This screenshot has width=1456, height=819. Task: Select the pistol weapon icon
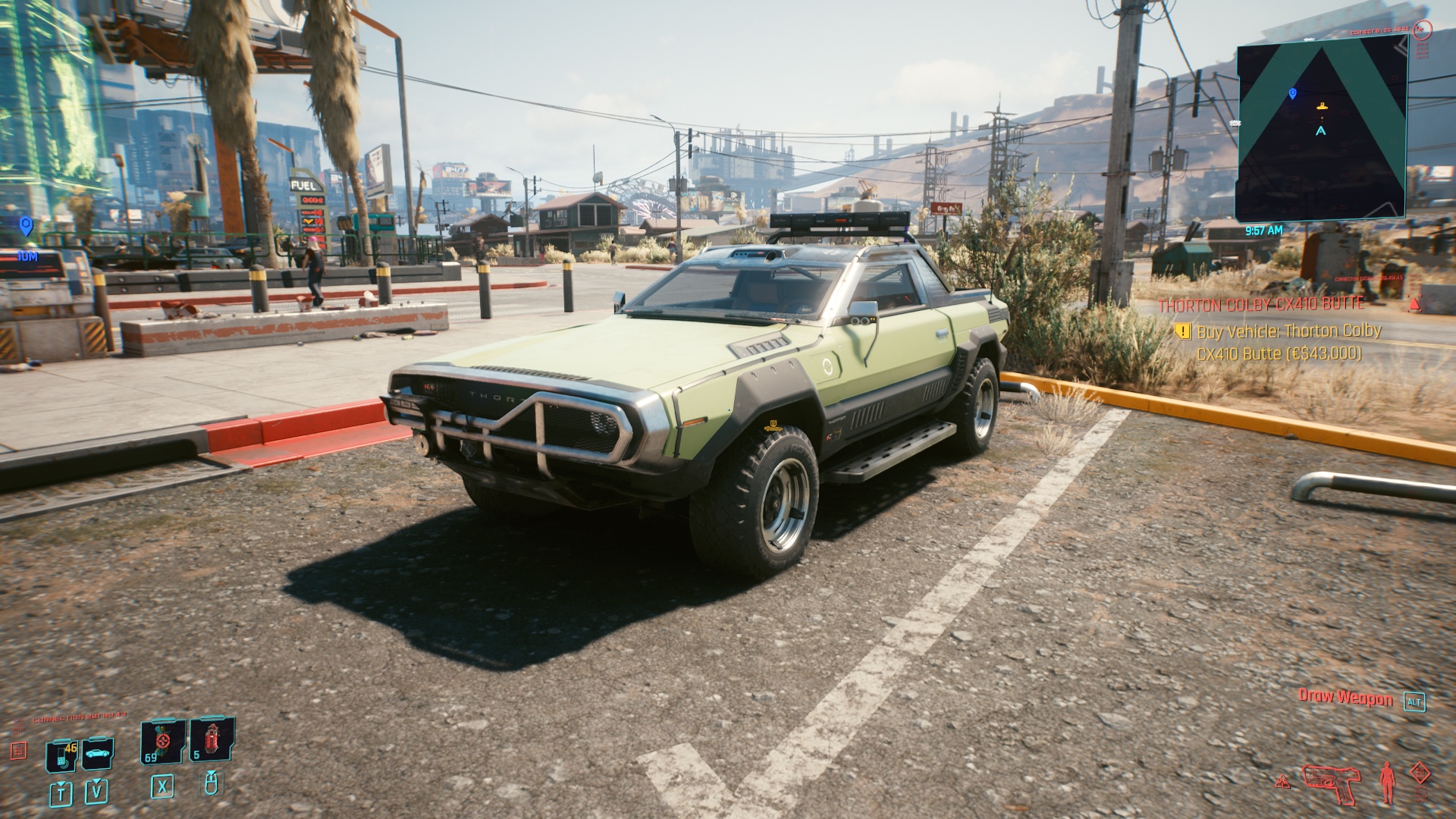[x=1332, y=783]
